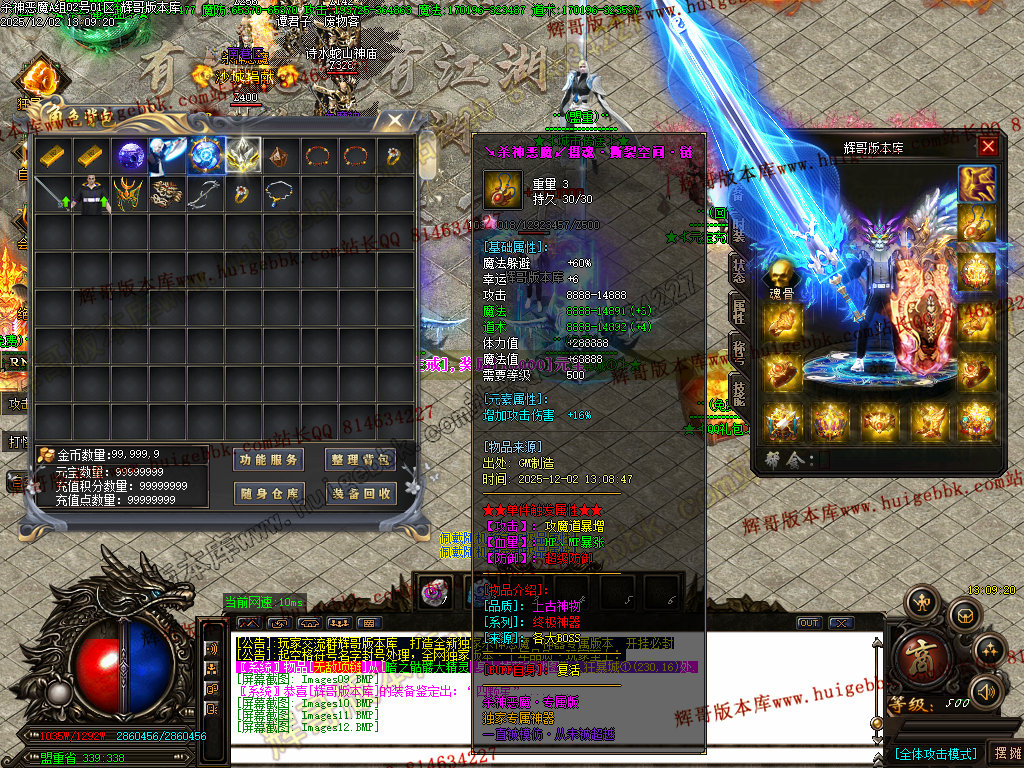Open the 随身仓库 portable warehouse
The height and width of the screenshot is (768, 1024).
coord(269,493)
